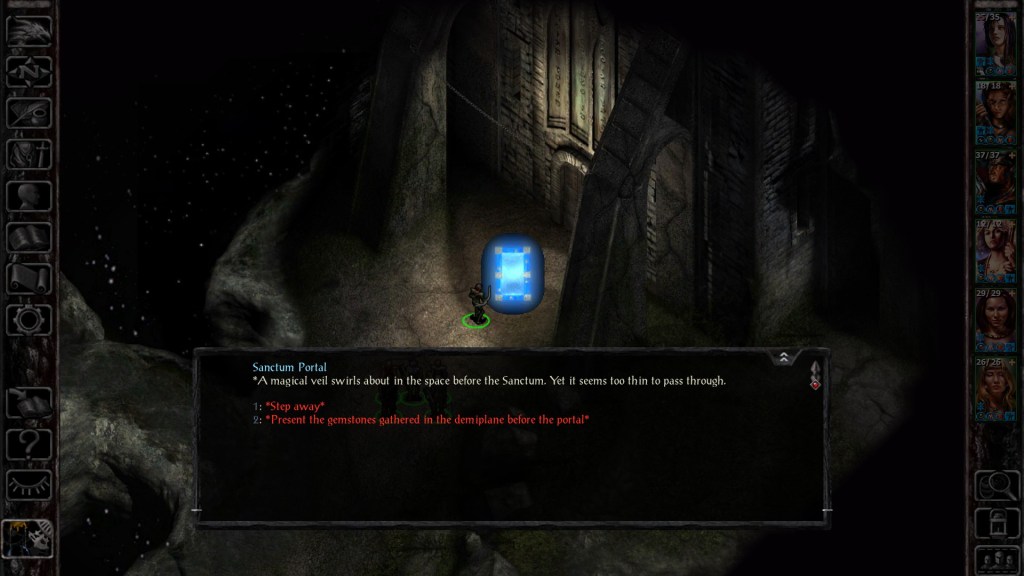The width and height of the screenshot is (1024, 576).
Task: Choose the "Step away" dialogue reply
Action: coord(295,405)
